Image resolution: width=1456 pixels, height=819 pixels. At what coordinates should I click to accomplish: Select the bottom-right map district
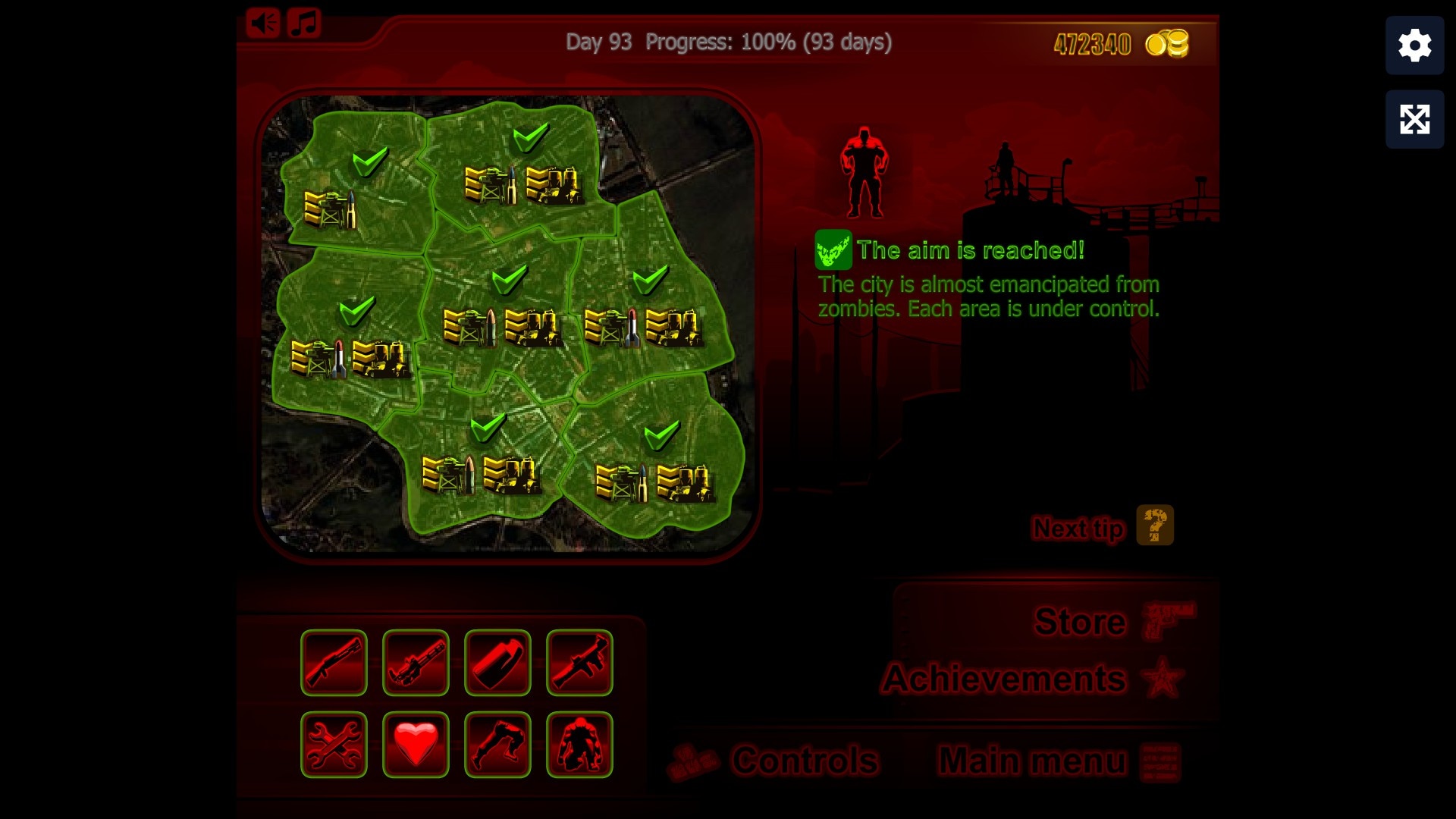pos(652,463)
